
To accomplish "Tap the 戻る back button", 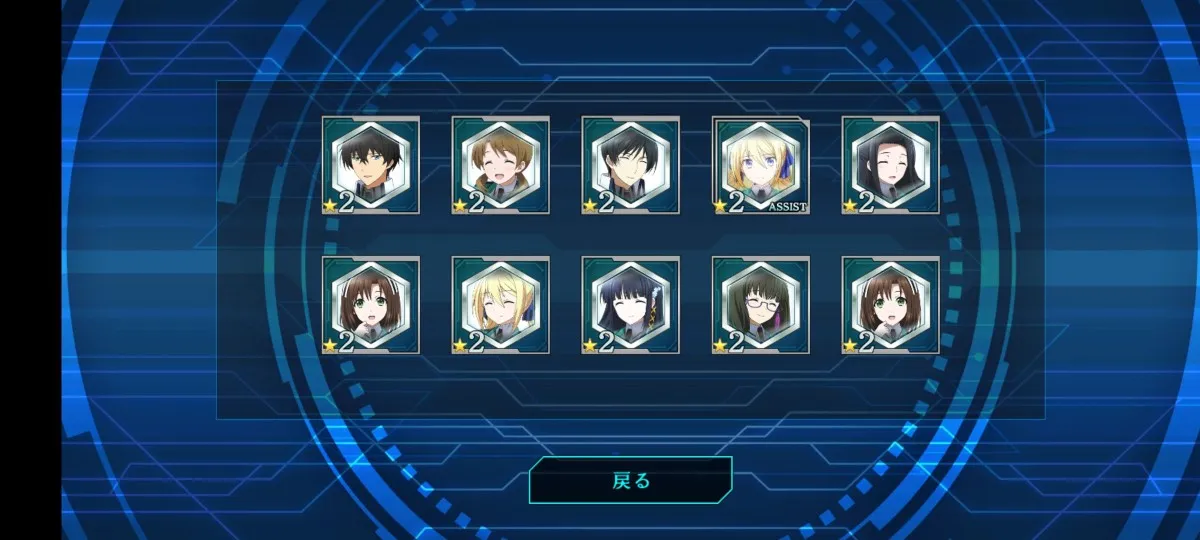I will click(630, 481).
